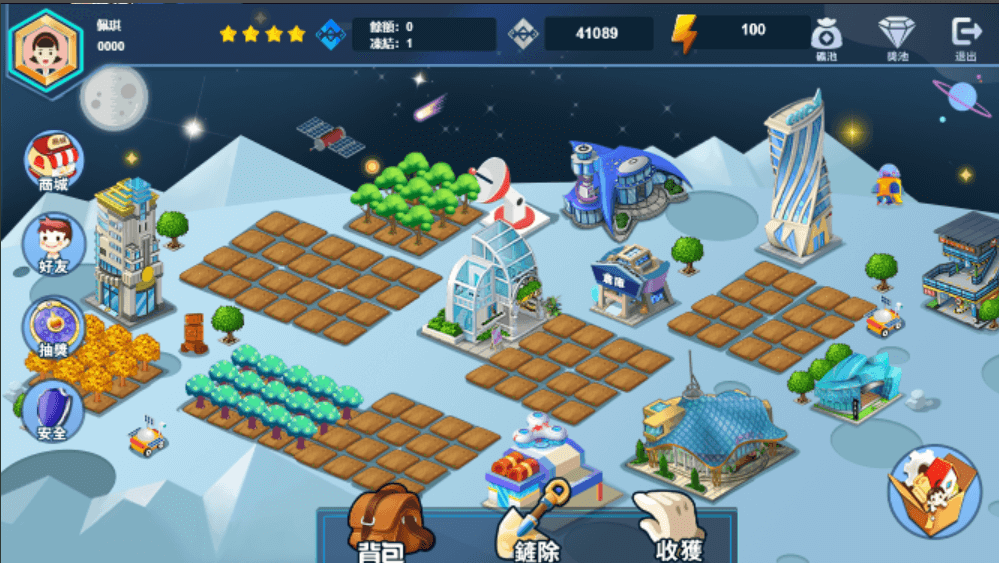This screenshot has width=999, height=563.
Task: Open the 安全 security shield menu
Action: tap(53, 411)
